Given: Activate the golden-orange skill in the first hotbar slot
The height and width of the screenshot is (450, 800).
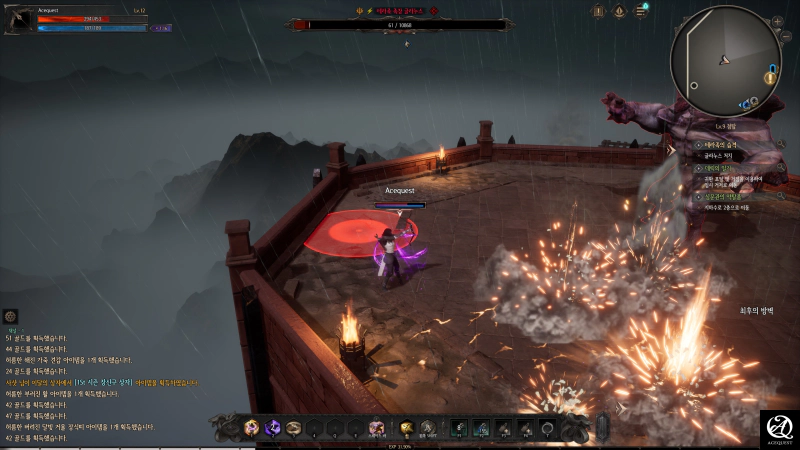Looking at the screenshot, I should click(252, 428).
